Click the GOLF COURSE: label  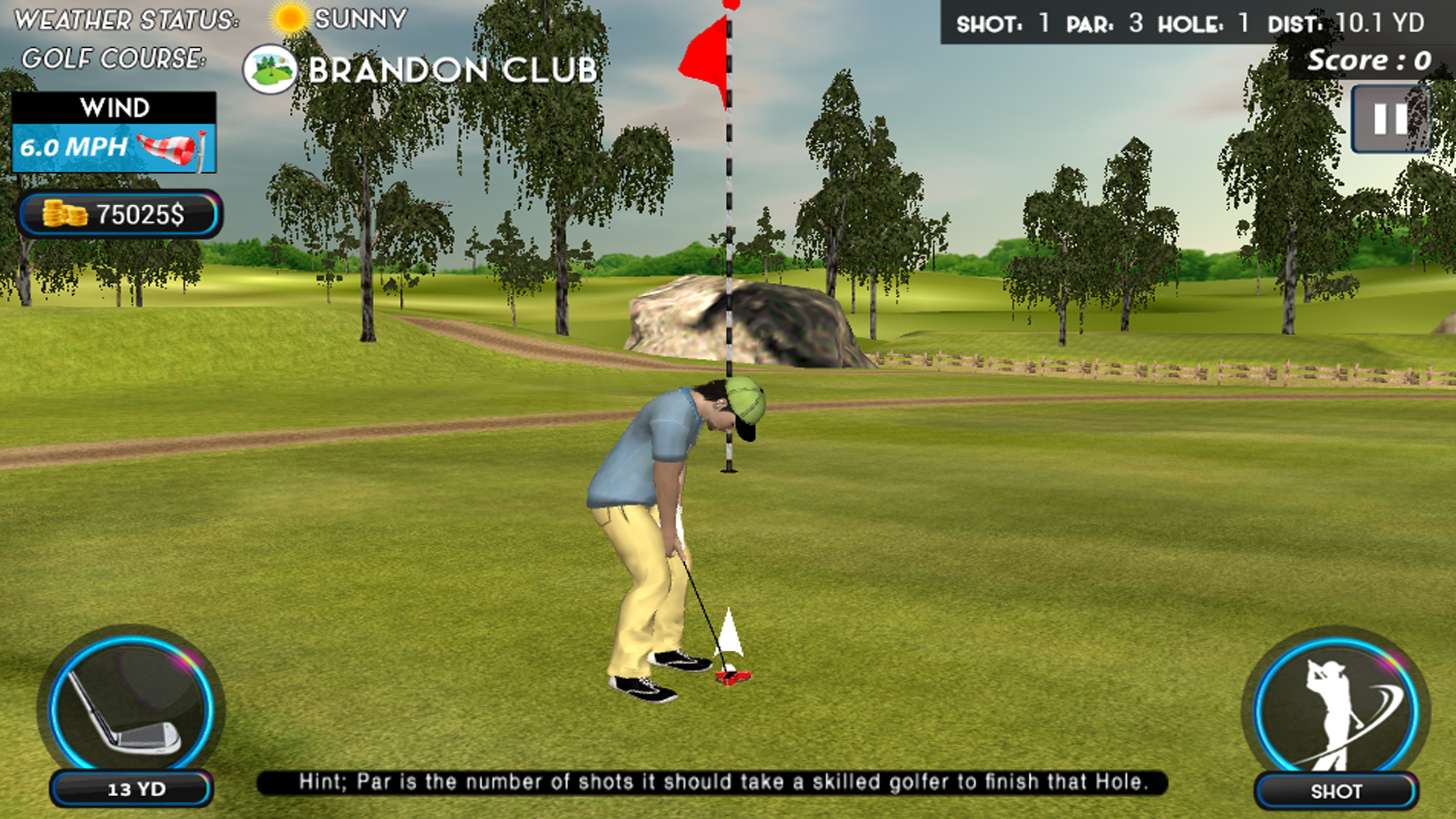click(x=114, y=60)
